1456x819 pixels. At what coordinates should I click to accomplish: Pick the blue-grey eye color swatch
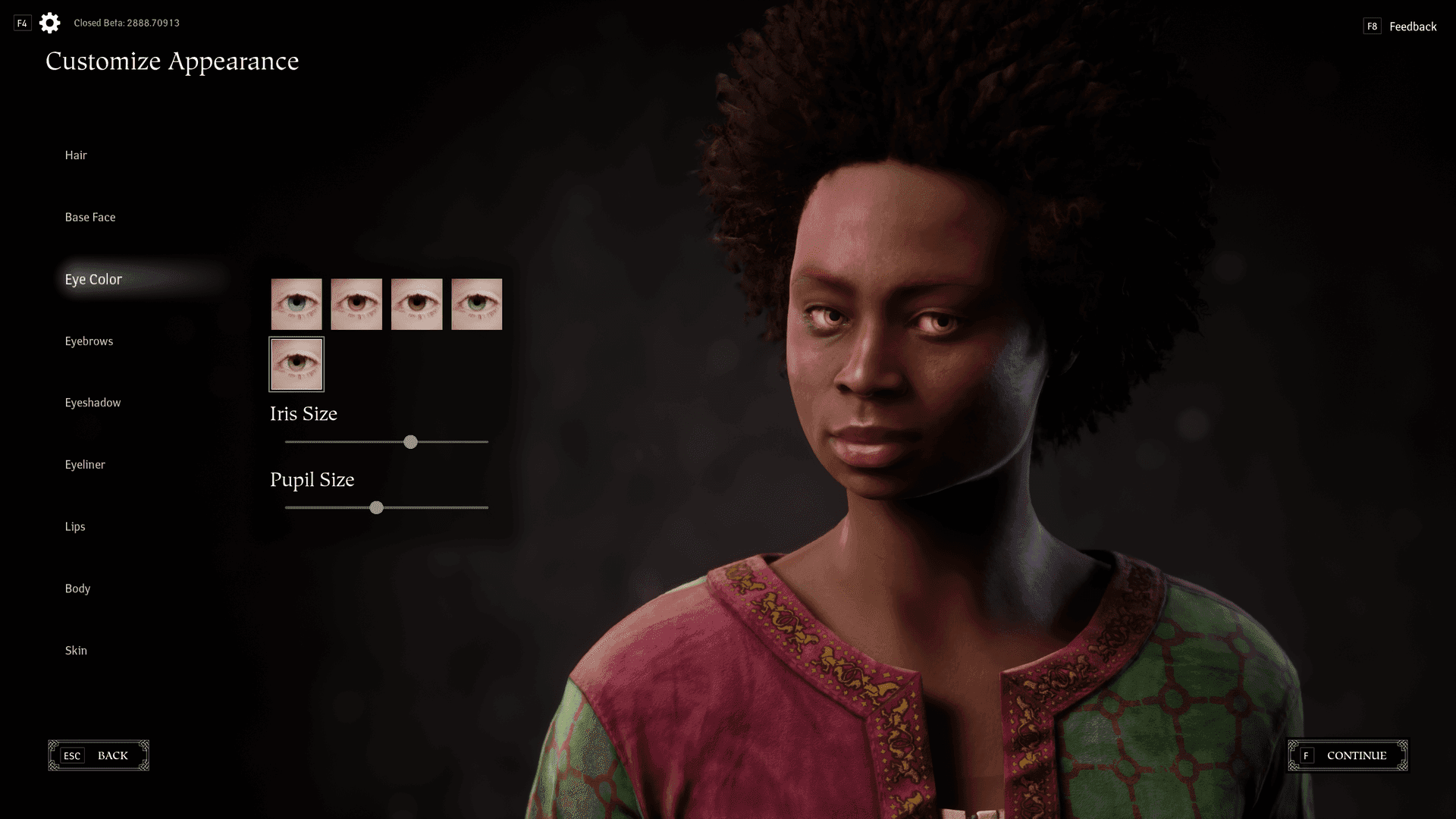point(297,304)
